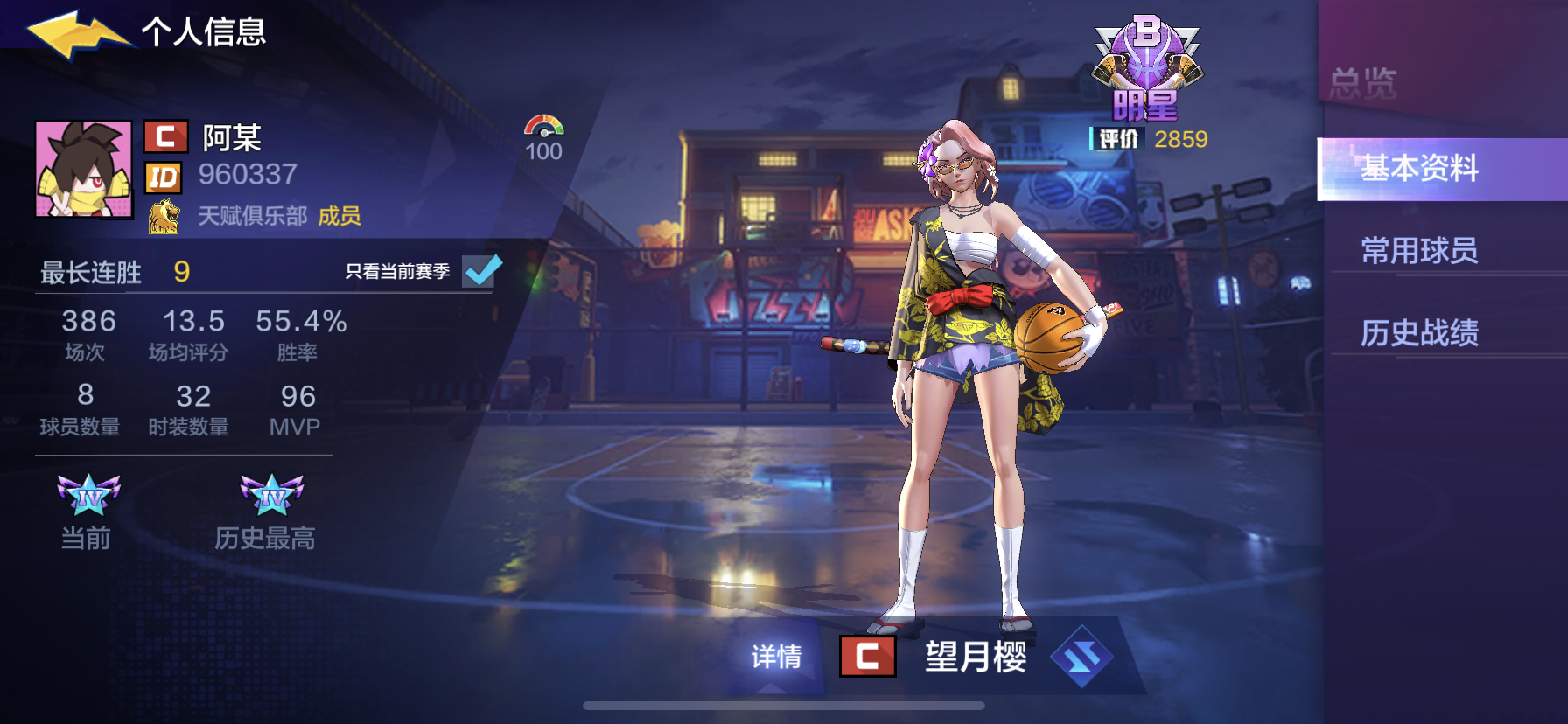
Task: Expand the 总览 section
Action: click(1365, 79)
